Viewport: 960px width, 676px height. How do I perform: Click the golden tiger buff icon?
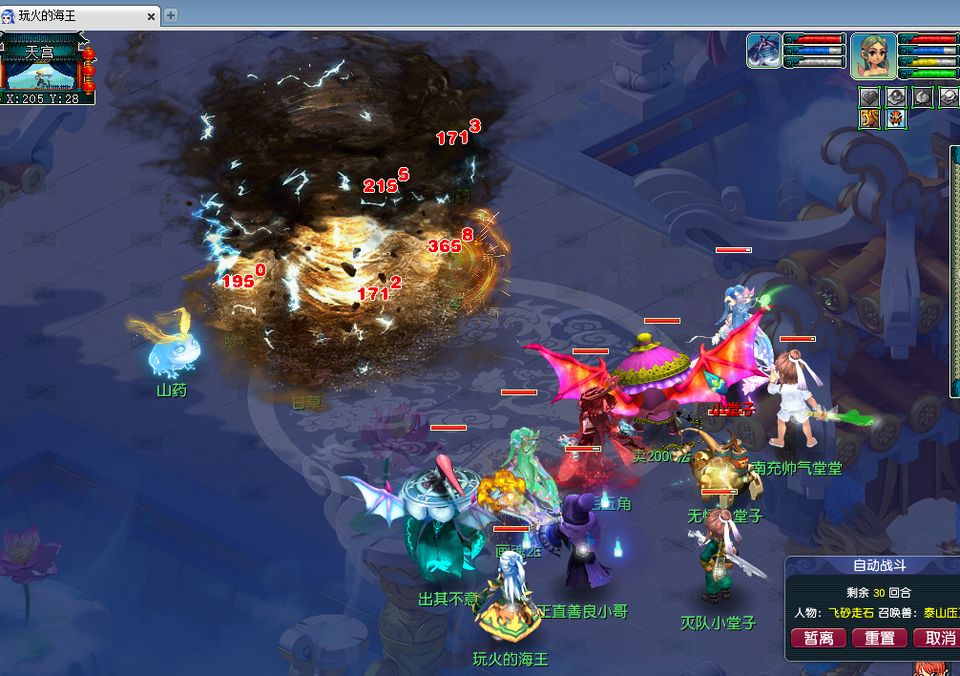click(870, 119)
